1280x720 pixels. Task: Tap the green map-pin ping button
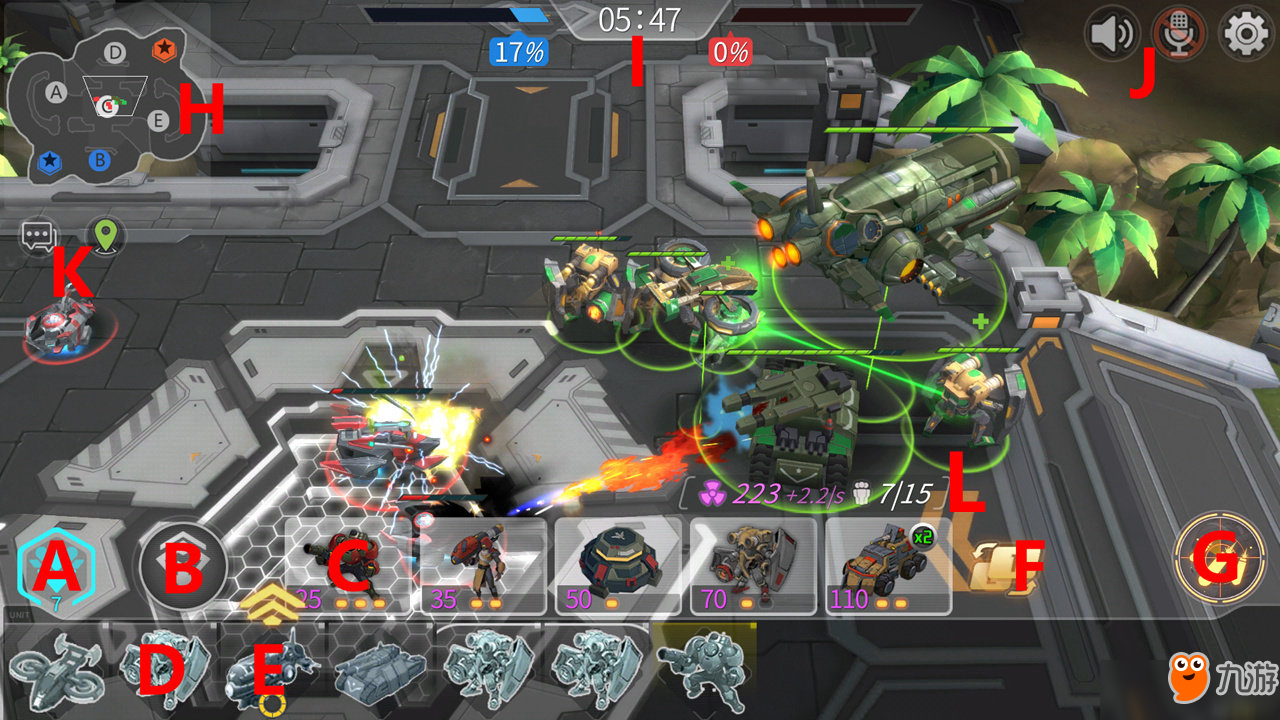click(x=104, y=236)
